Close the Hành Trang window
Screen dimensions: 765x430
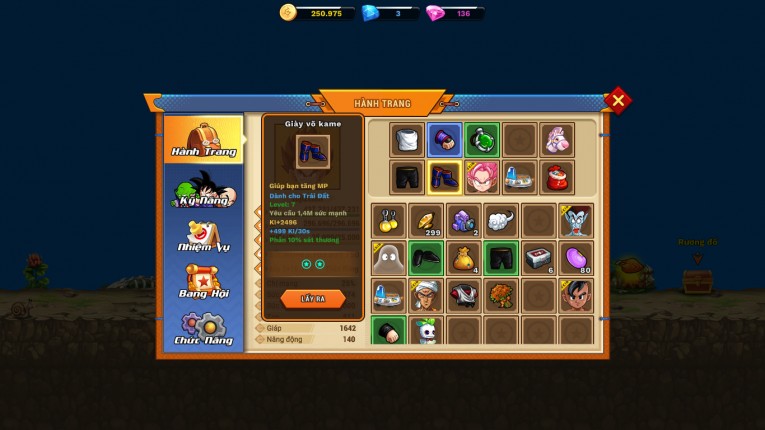coord(618,100)
